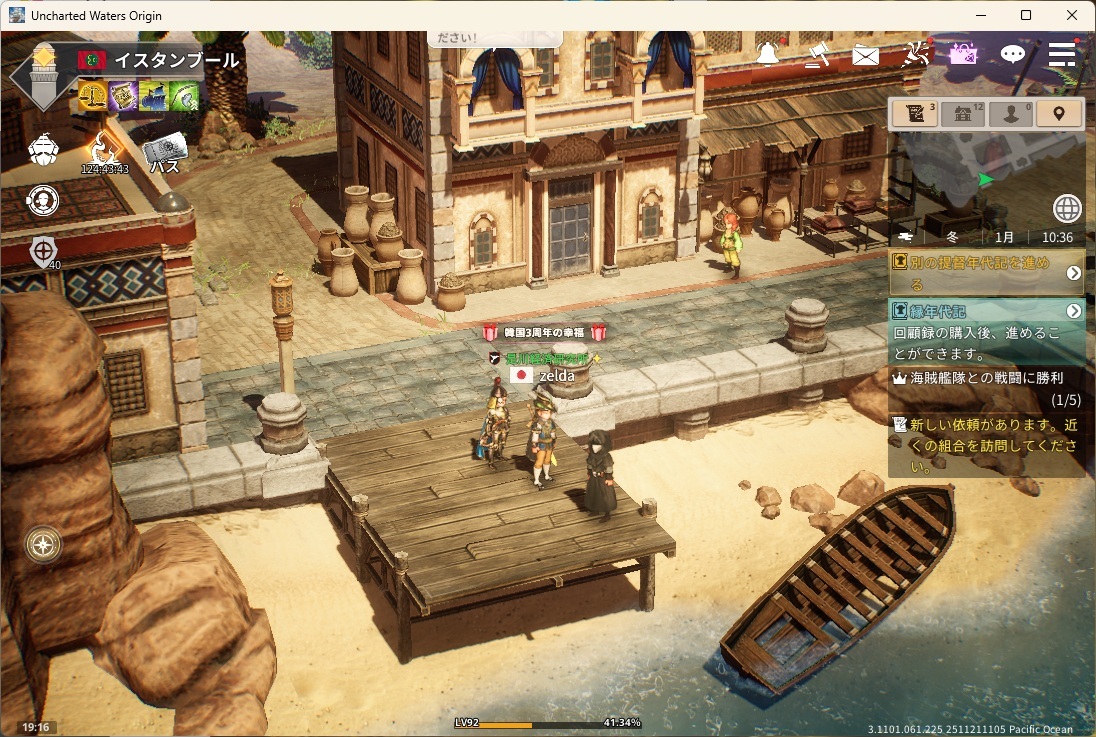Maximize the game window
The width and height of the screenshot is (1096, 737).
coord(1026,15)
